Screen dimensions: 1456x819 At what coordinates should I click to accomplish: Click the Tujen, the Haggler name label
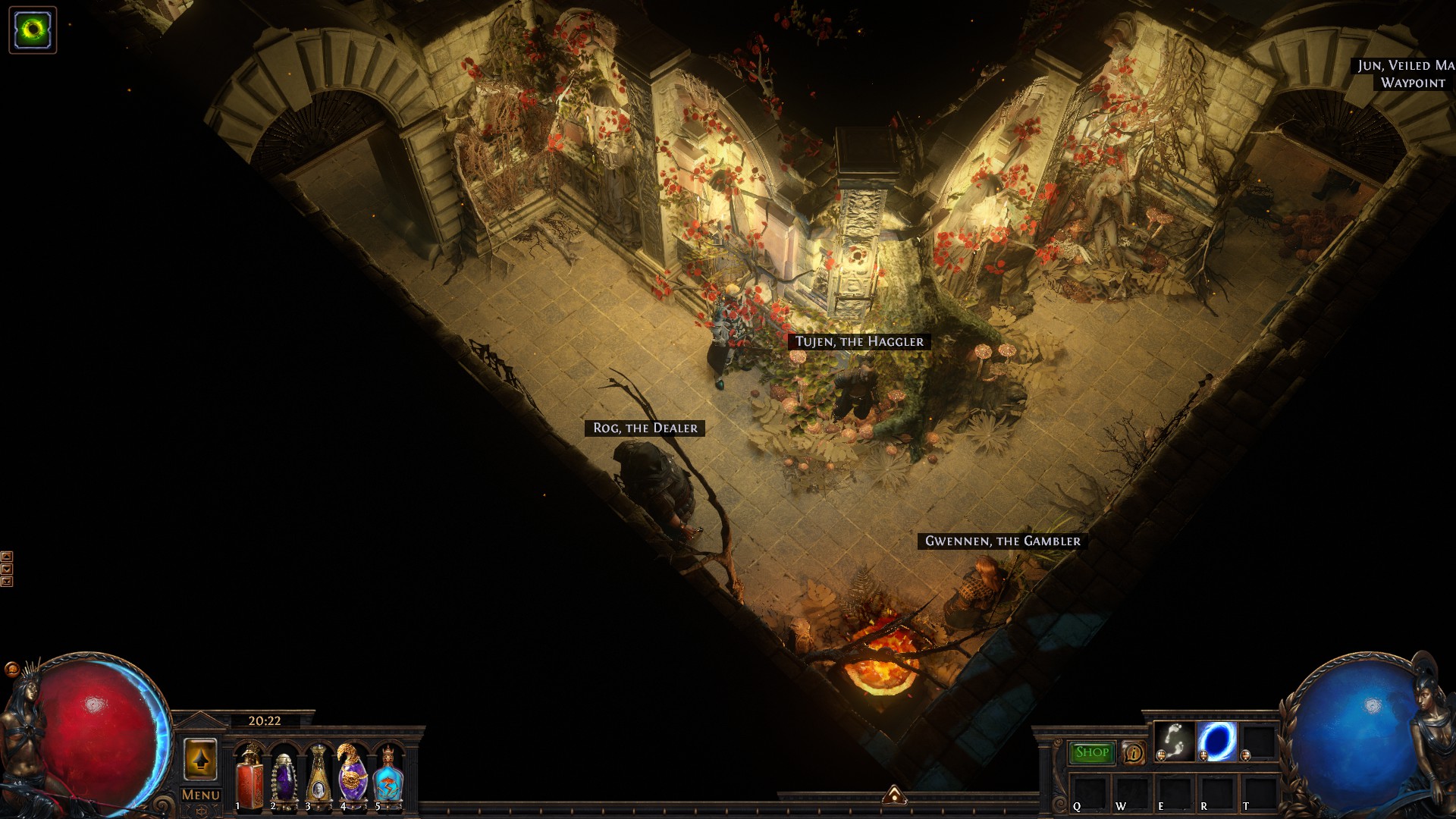pyautogui.click(x=859, y=342)
